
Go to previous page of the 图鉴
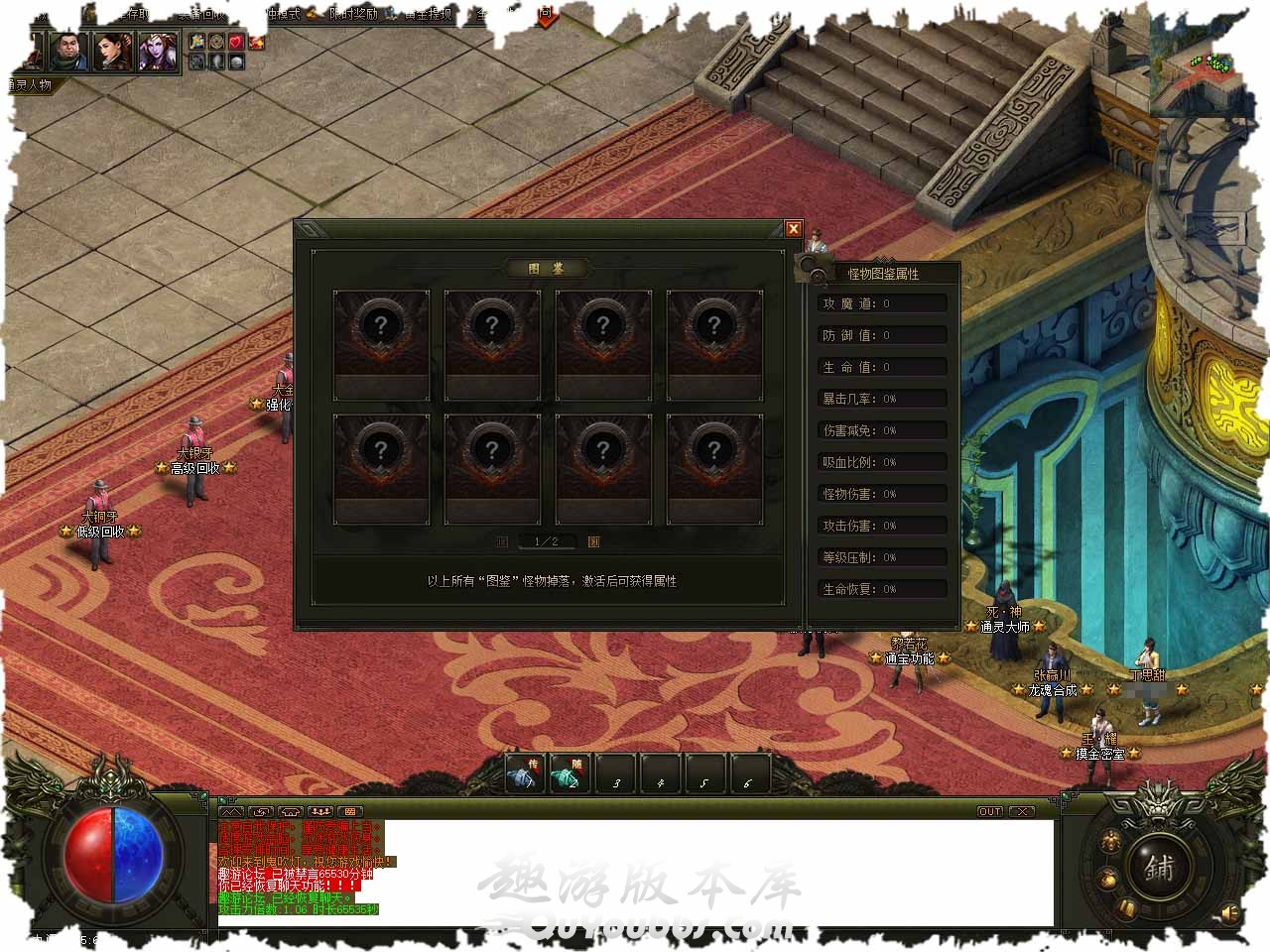click(x=502, y=541)
